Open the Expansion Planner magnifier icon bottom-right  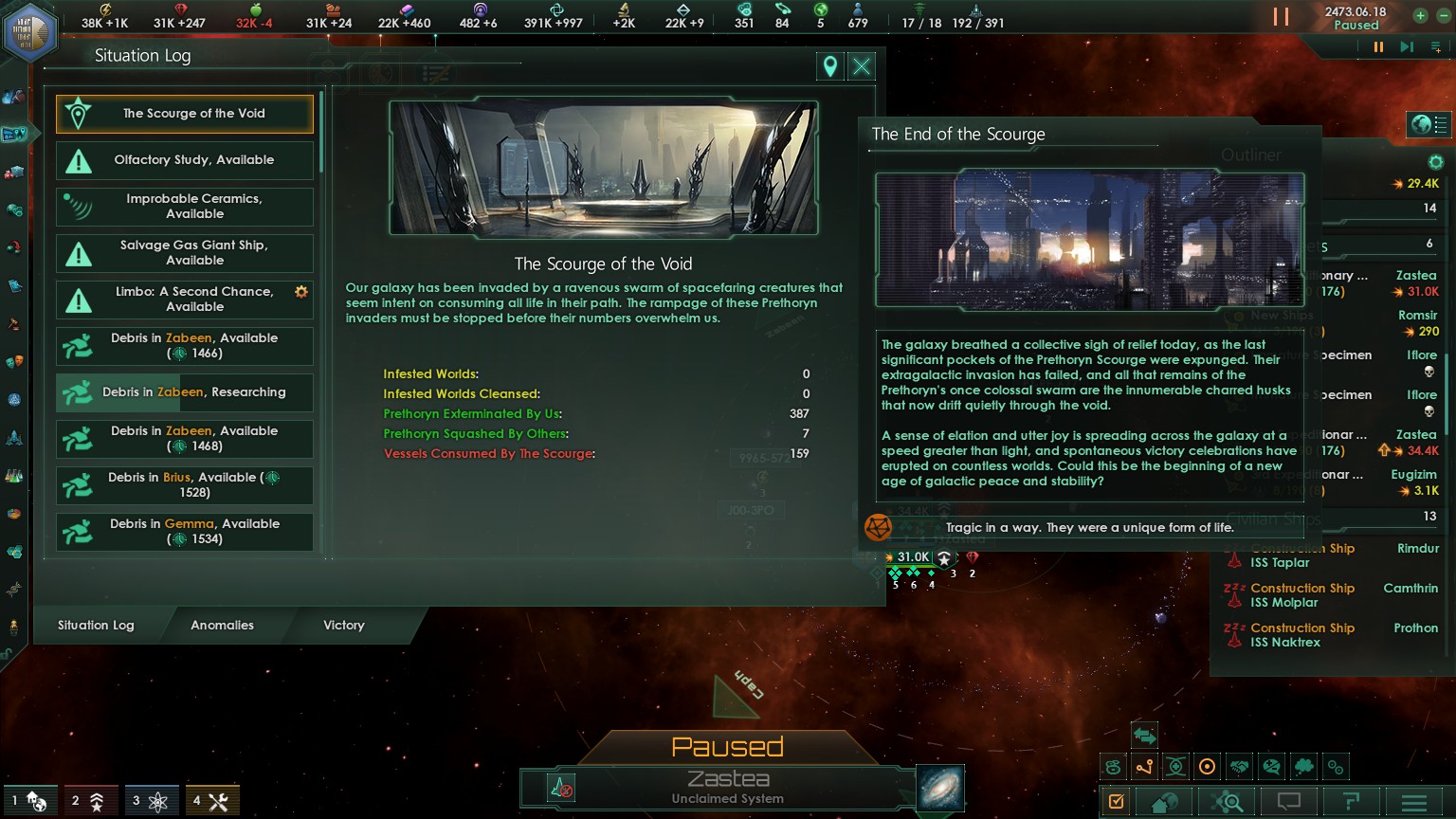click(1227, 801)
